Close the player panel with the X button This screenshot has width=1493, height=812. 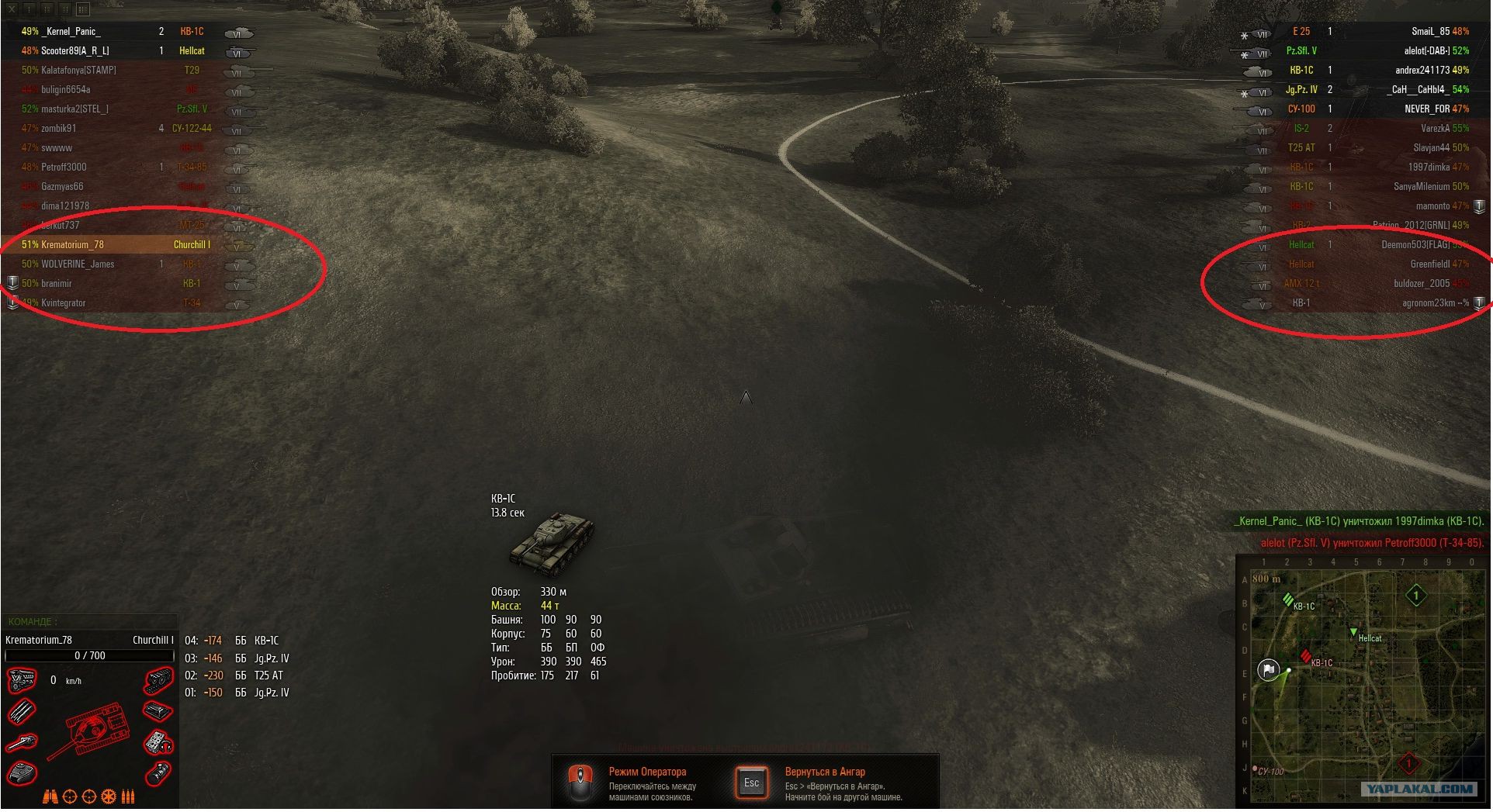click(12, 9)
